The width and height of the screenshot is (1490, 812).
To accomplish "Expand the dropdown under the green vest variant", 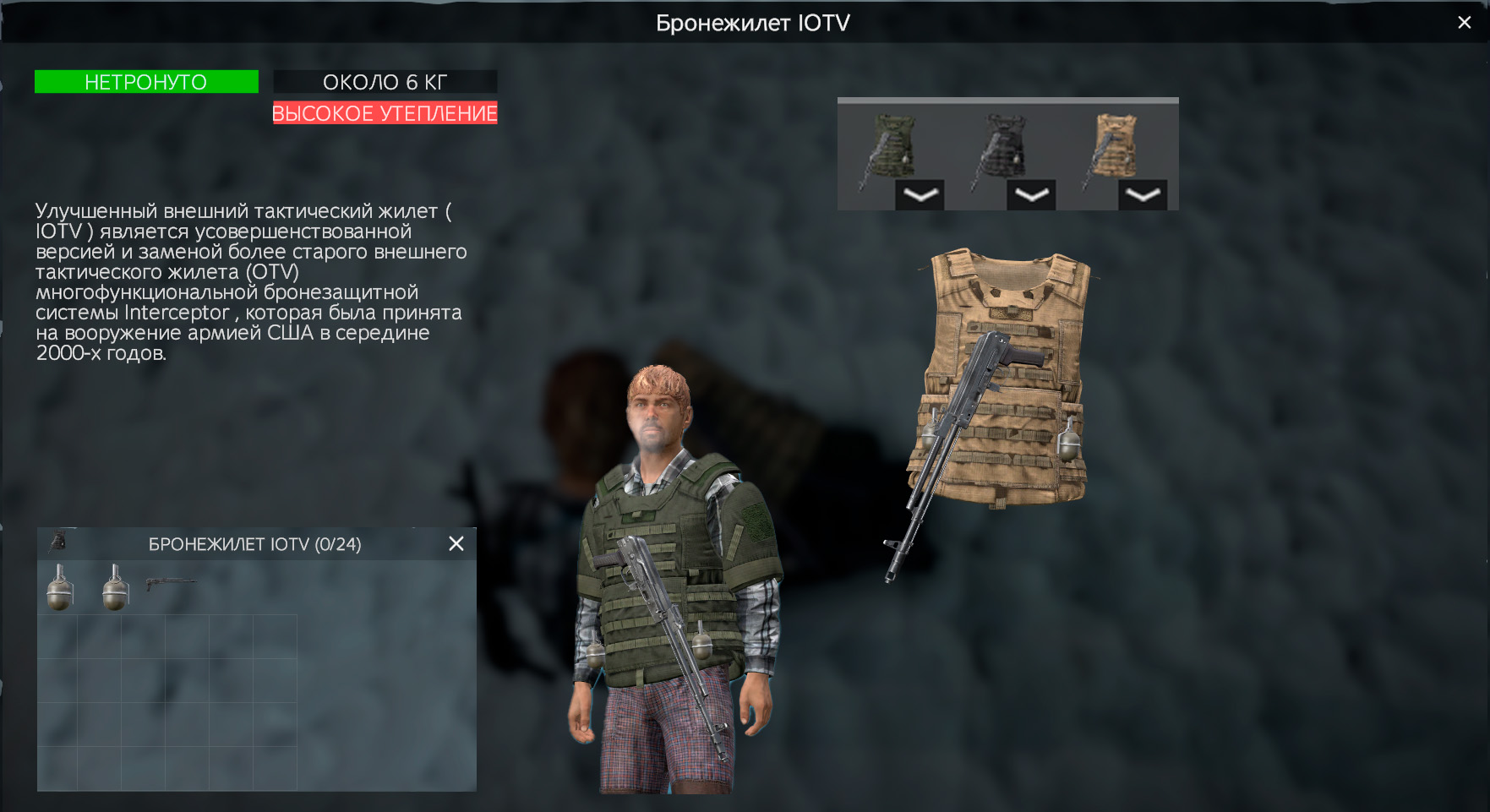I will 921,193.
